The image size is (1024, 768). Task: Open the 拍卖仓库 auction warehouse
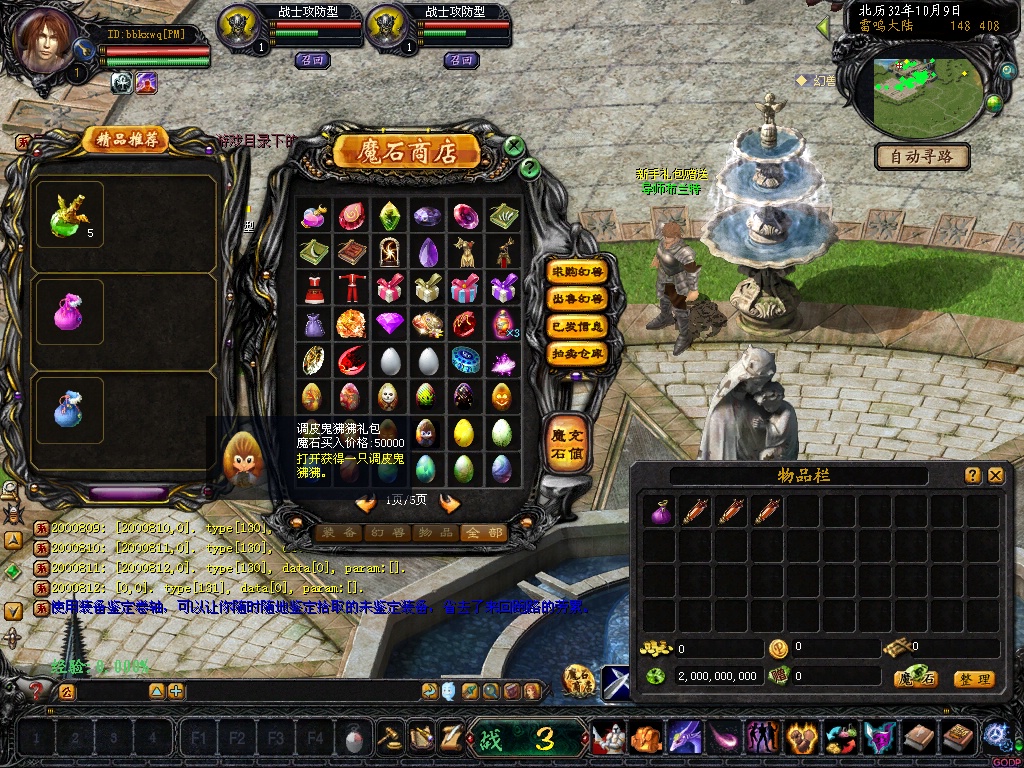[578, 353]
